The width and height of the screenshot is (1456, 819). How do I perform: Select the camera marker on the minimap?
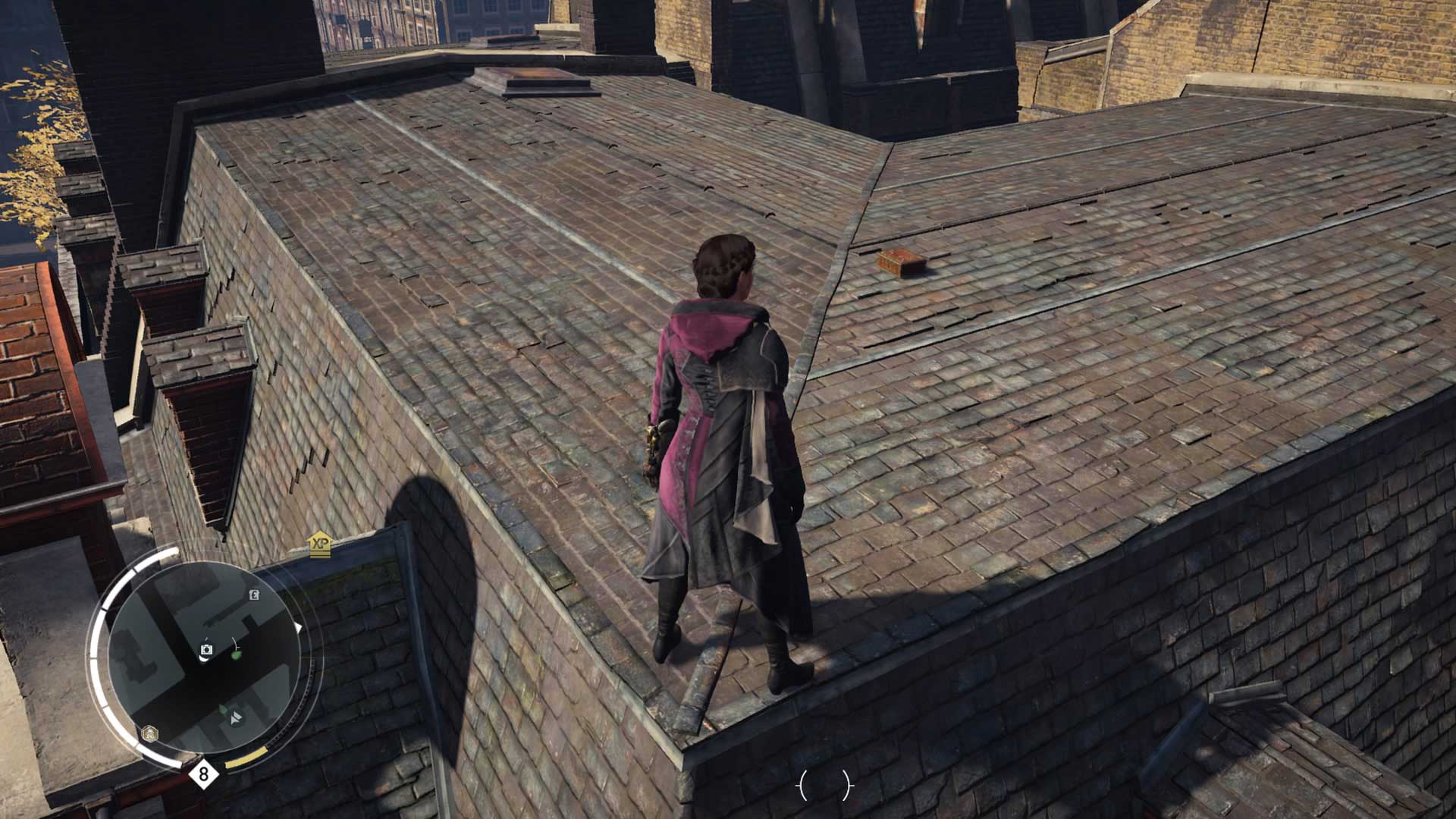click(x=206, y=650)
